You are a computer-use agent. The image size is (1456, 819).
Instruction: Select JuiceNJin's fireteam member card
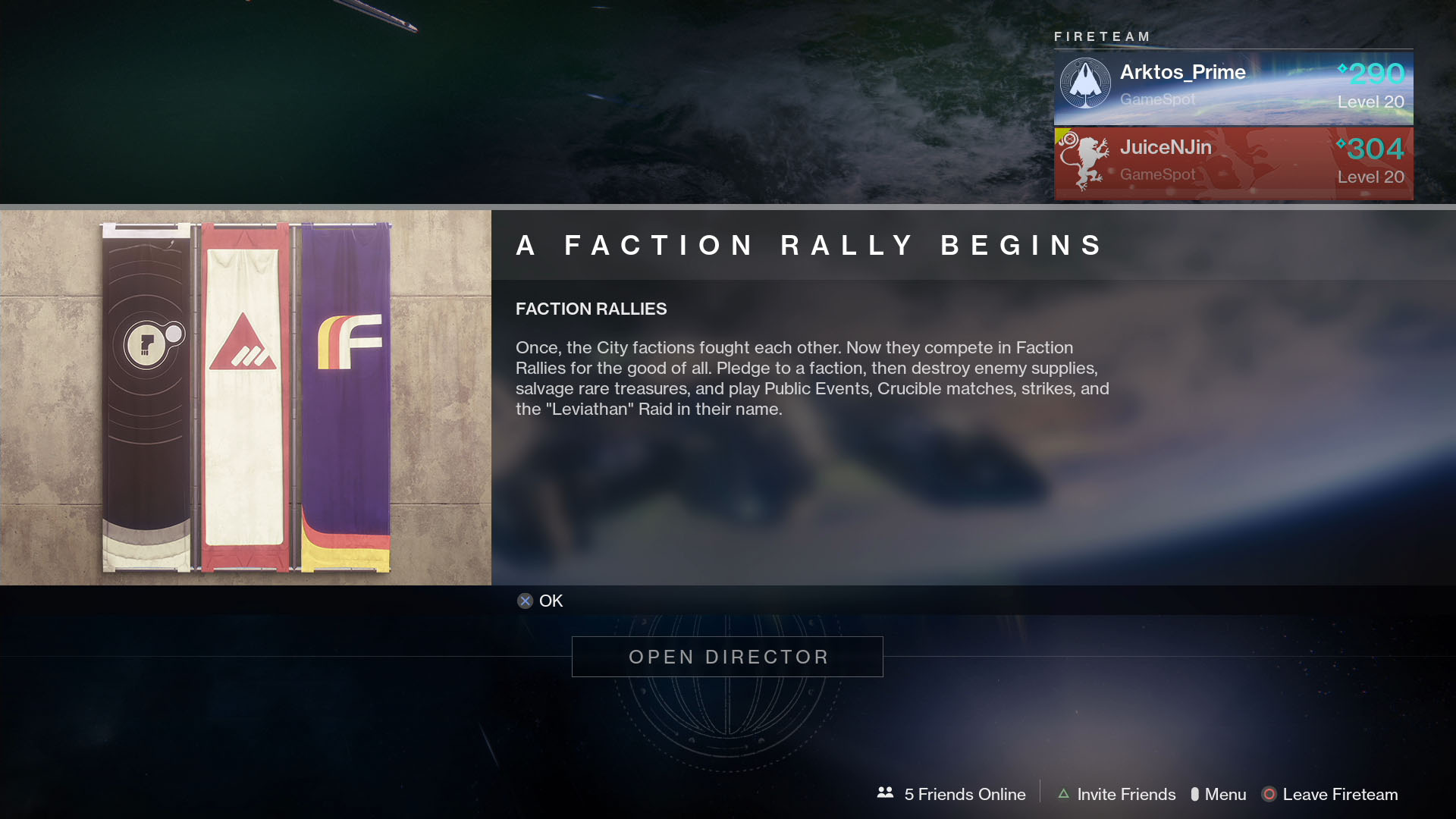[x=1234, y=162]
